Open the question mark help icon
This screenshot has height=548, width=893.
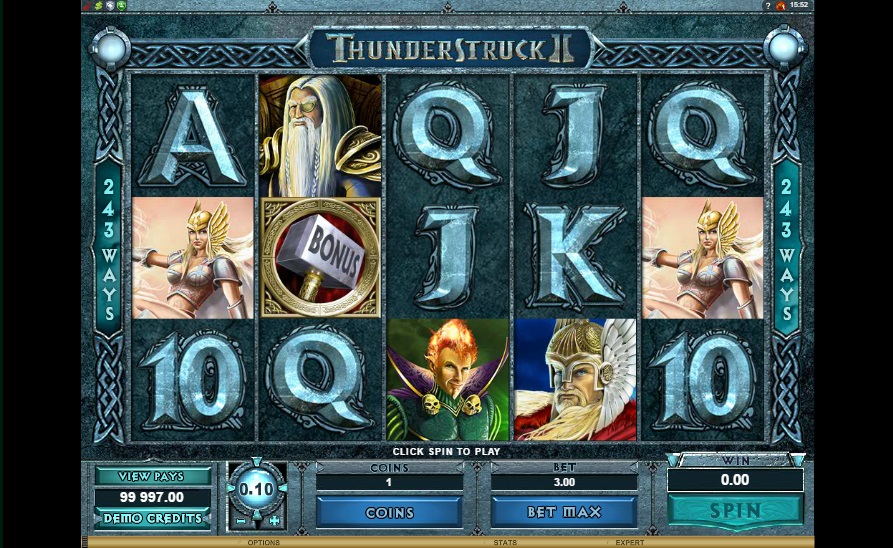(767, 6)
